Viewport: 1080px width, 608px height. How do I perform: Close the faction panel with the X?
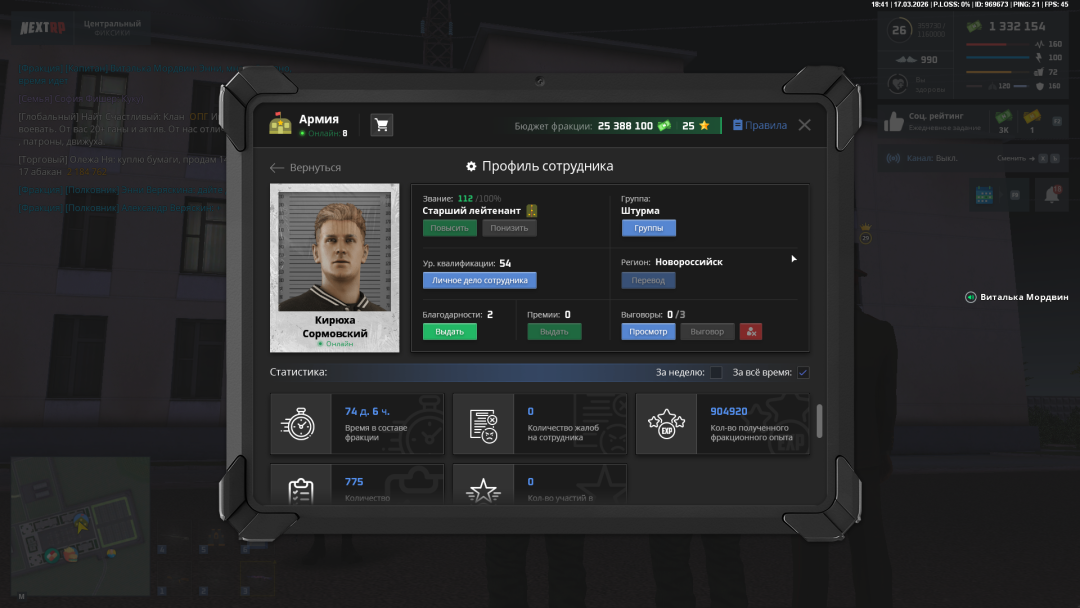coord(804,125)
